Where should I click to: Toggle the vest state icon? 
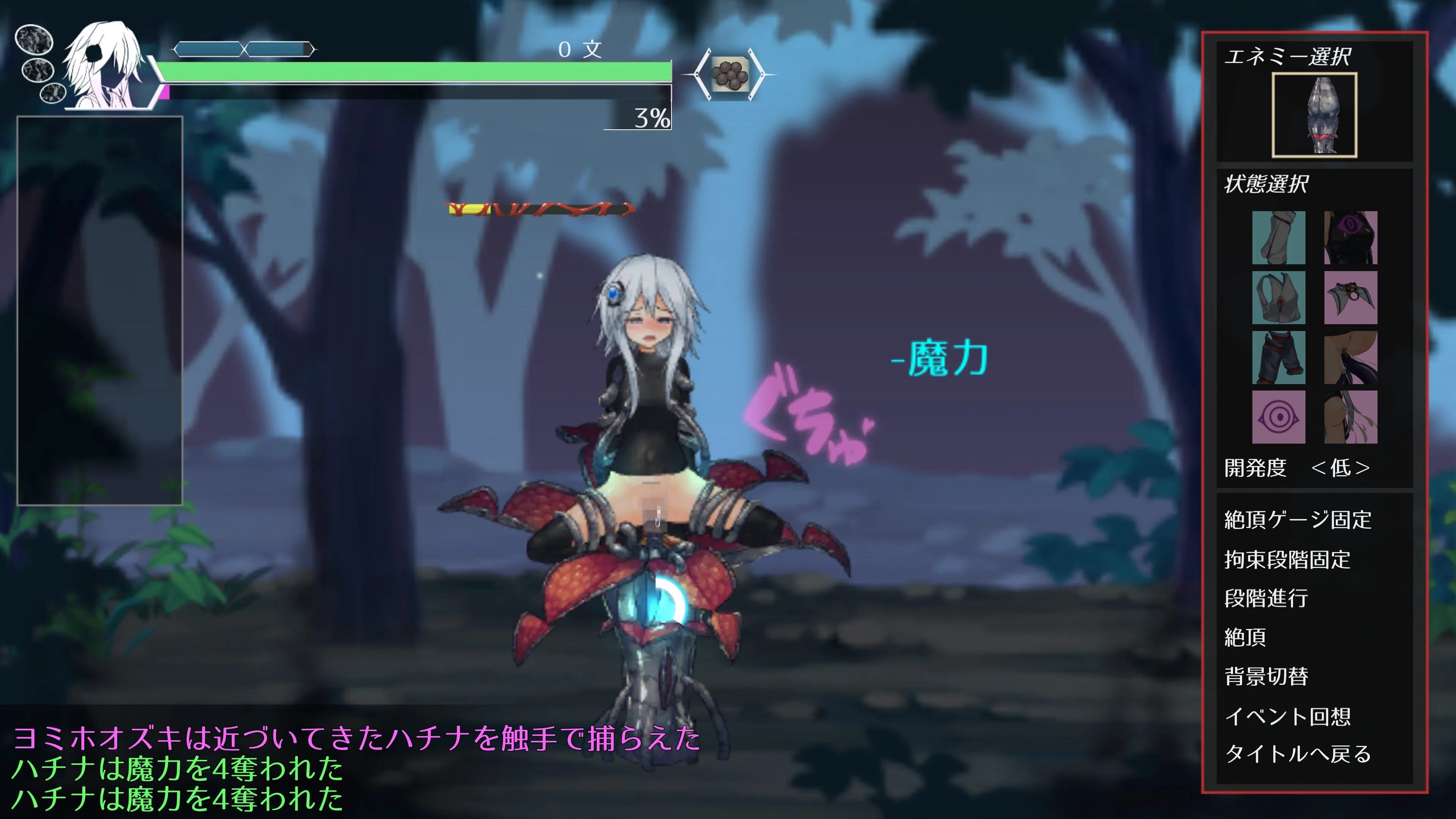(x=1278, y=297)
